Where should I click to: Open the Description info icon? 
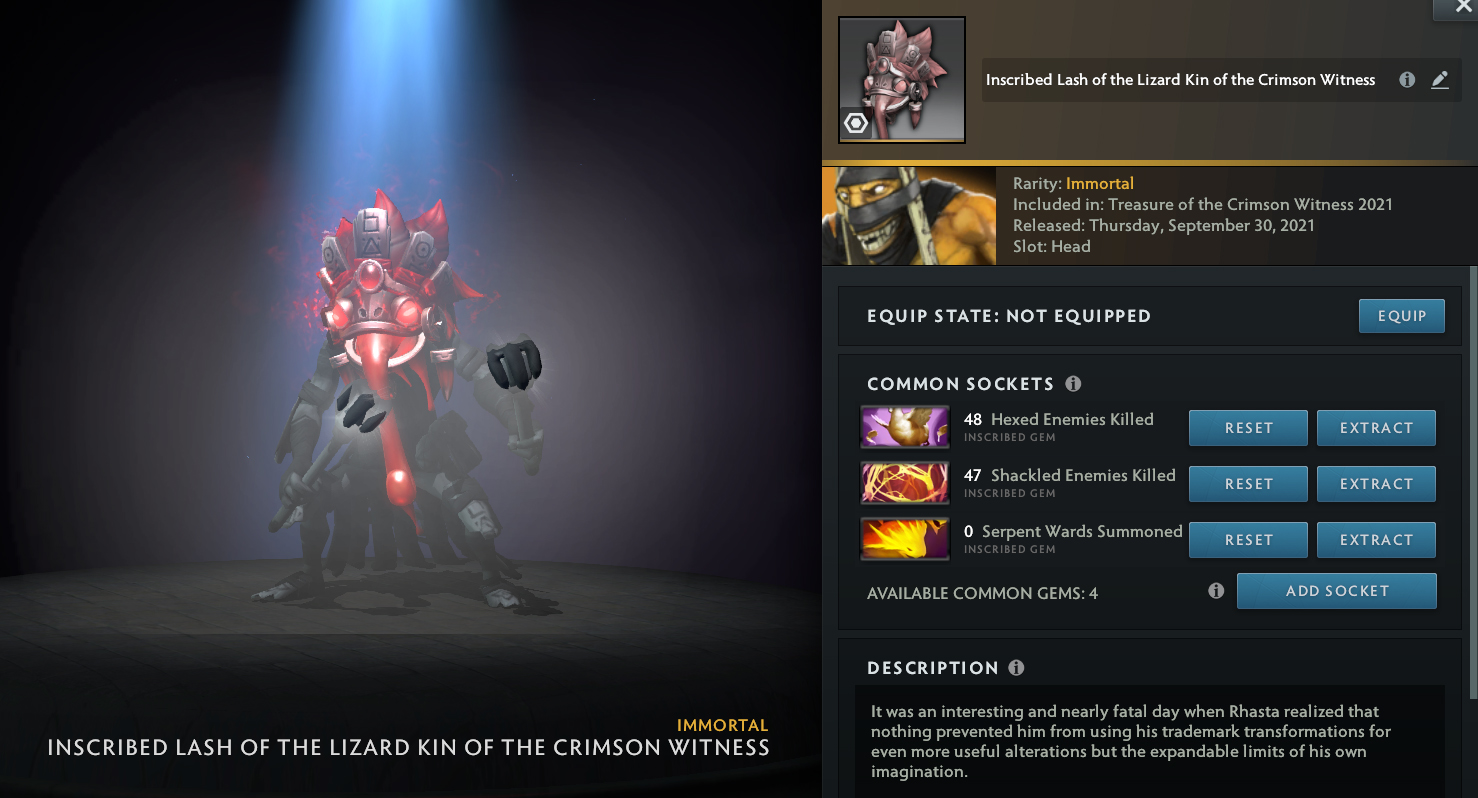(x=1017, y=668)
